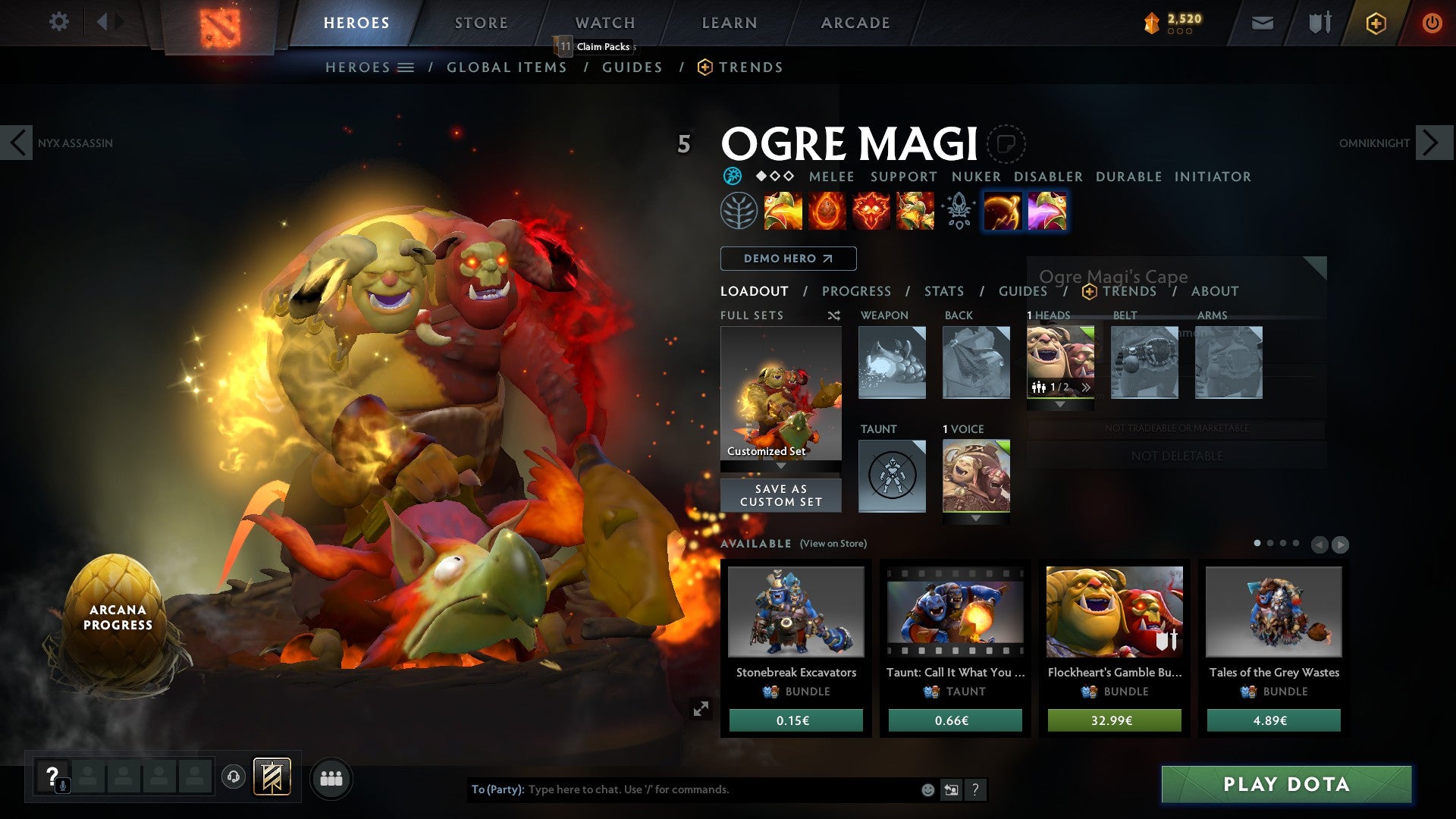Click the empty Taunt equip slot

(x=892, y=475)
